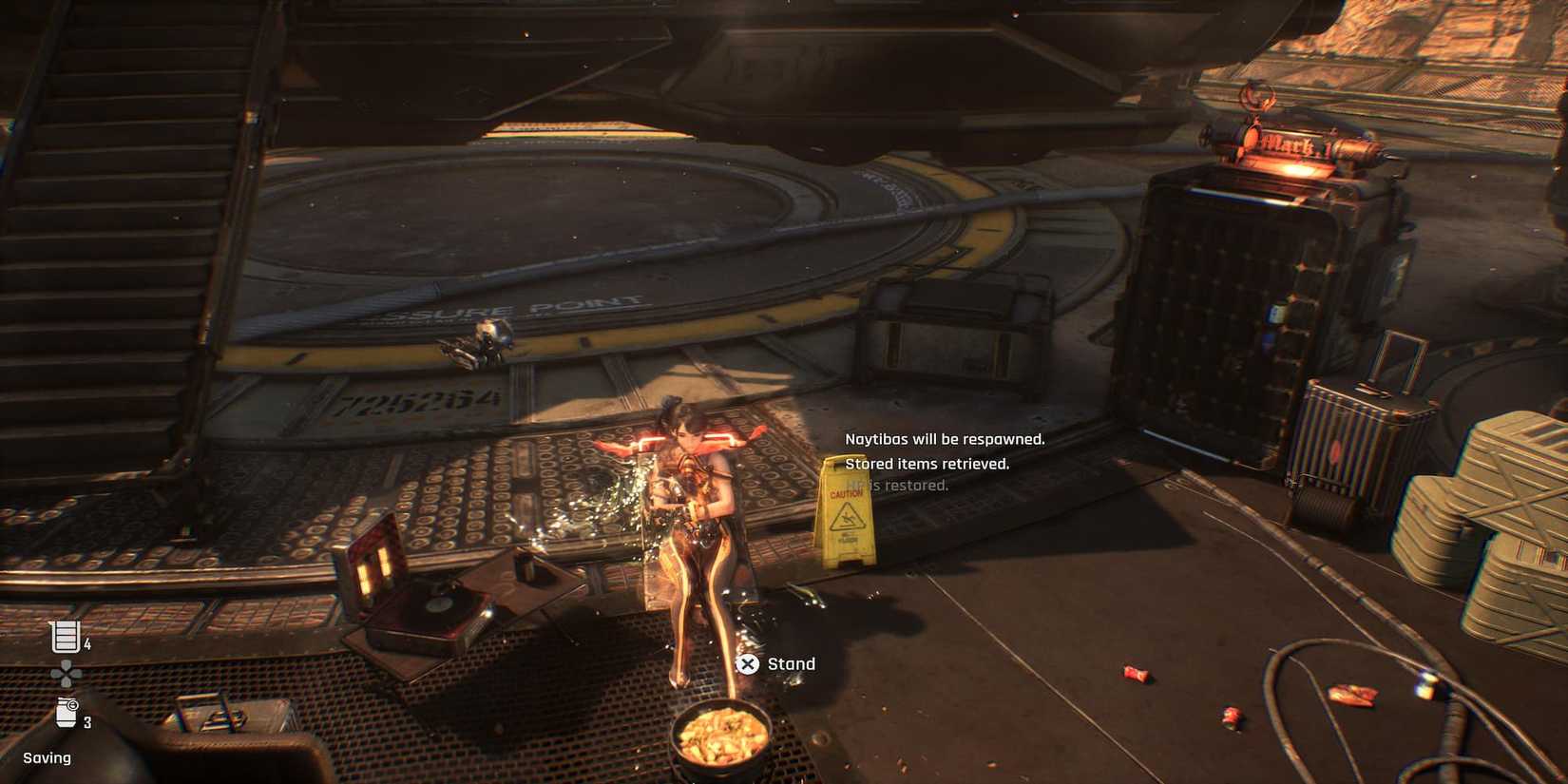Select the Stand prompt label

(791, 663)
